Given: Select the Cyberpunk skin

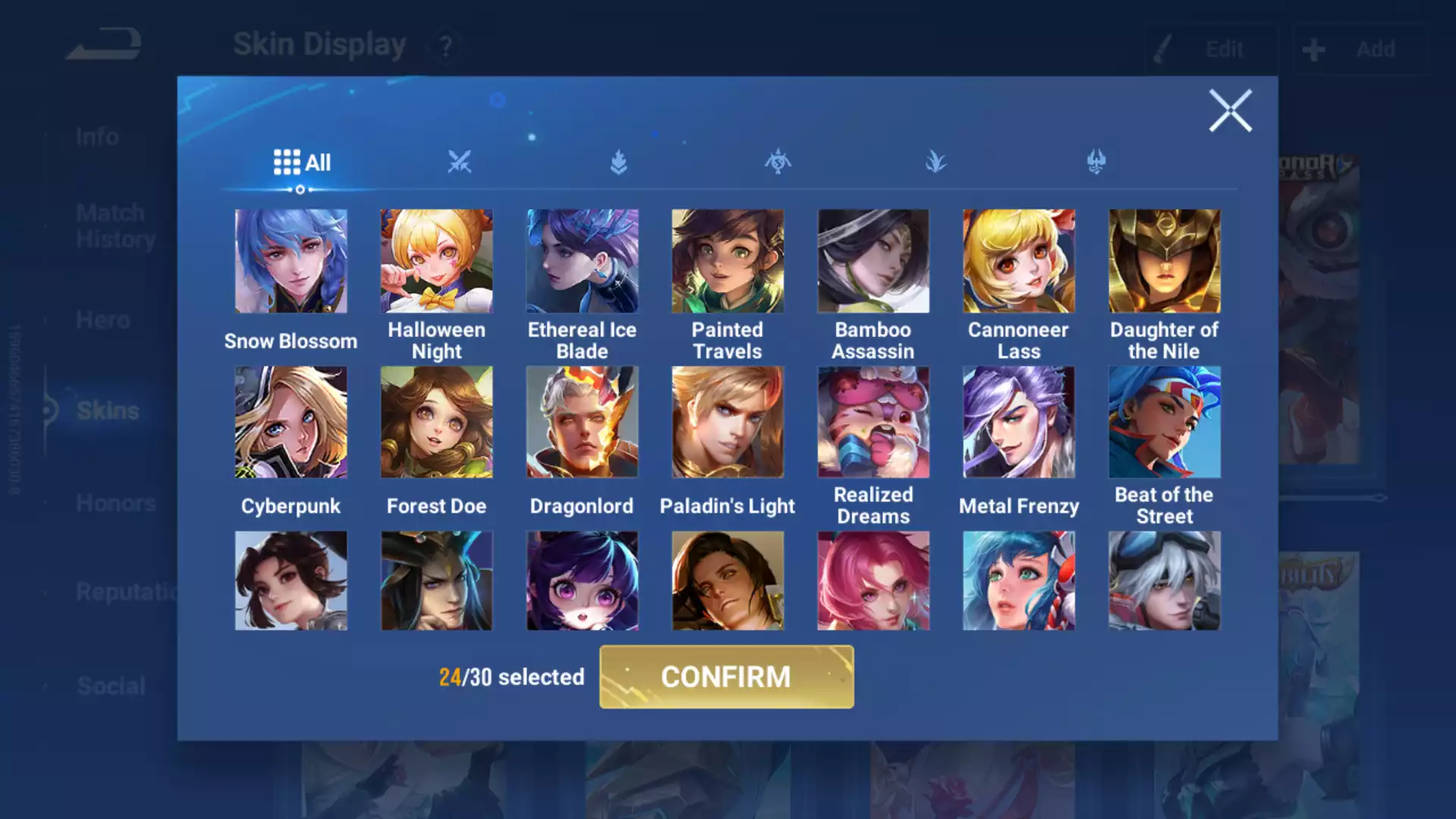Looking at the screenshot, I should (x=291, y=422).
